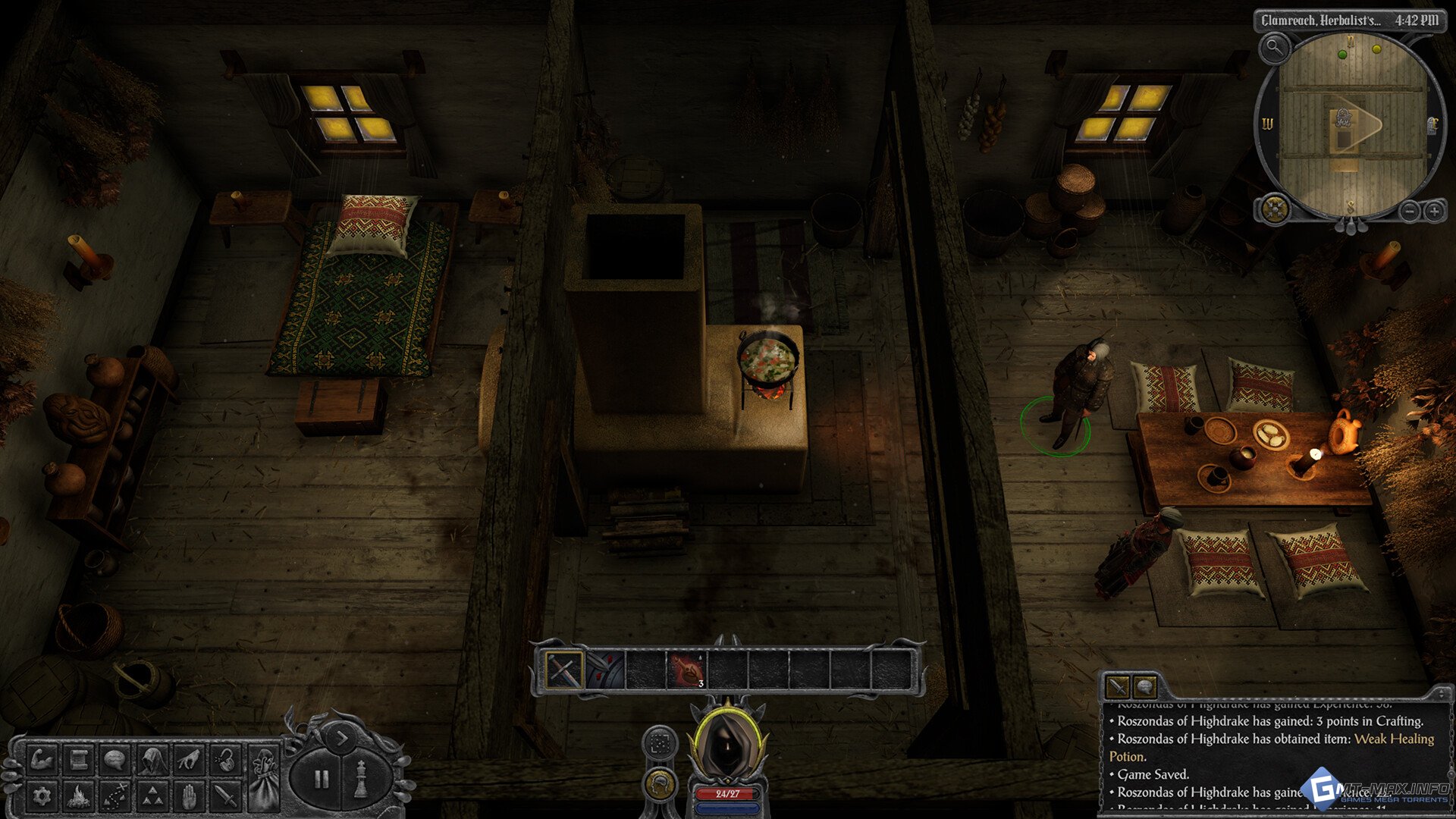The image size is (1456, 819).
Task: Open the scroll journal icon
Action: [x=78, y=759]
